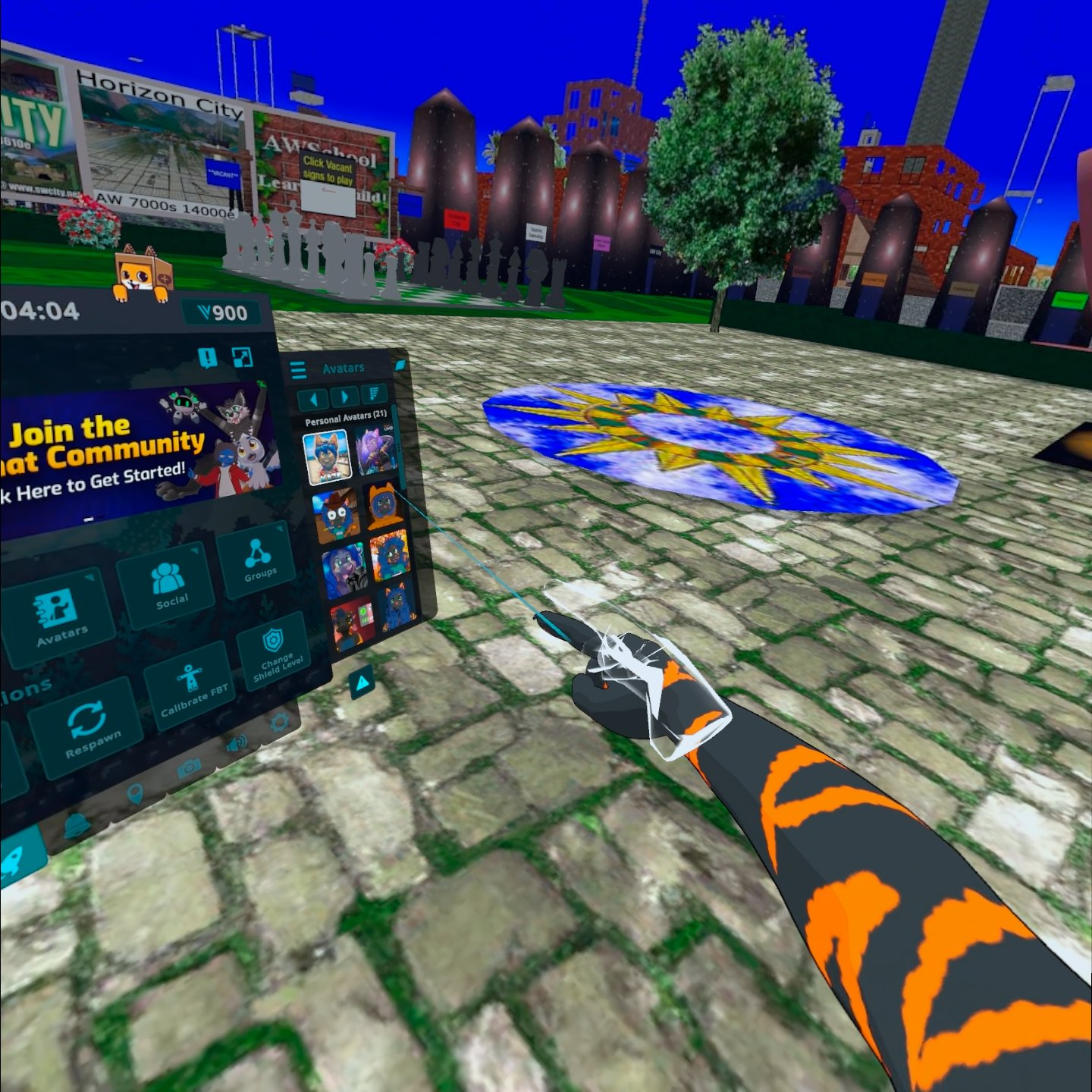
Task: Click the Join the Community banner
Action: (136, 455)
